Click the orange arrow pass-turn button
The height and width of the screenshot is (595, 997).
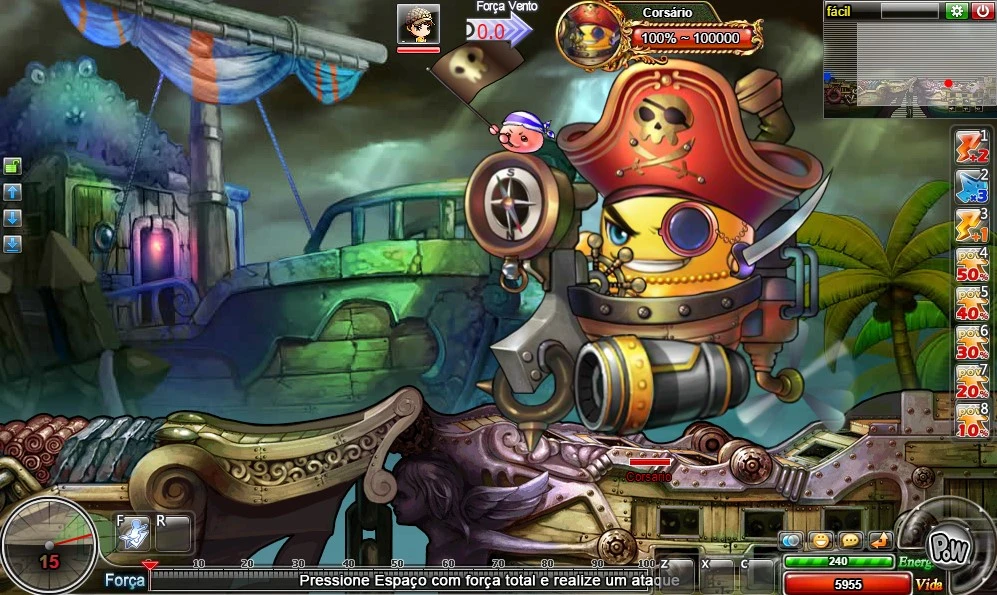click(880, 541)
